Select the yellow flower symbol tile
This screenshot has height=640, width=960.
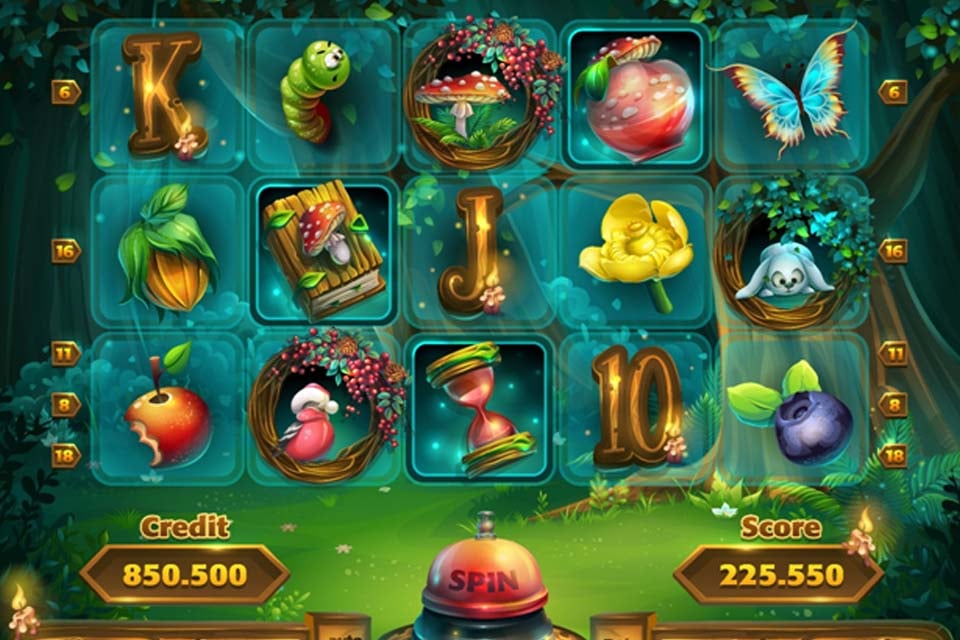coord(636,252)
